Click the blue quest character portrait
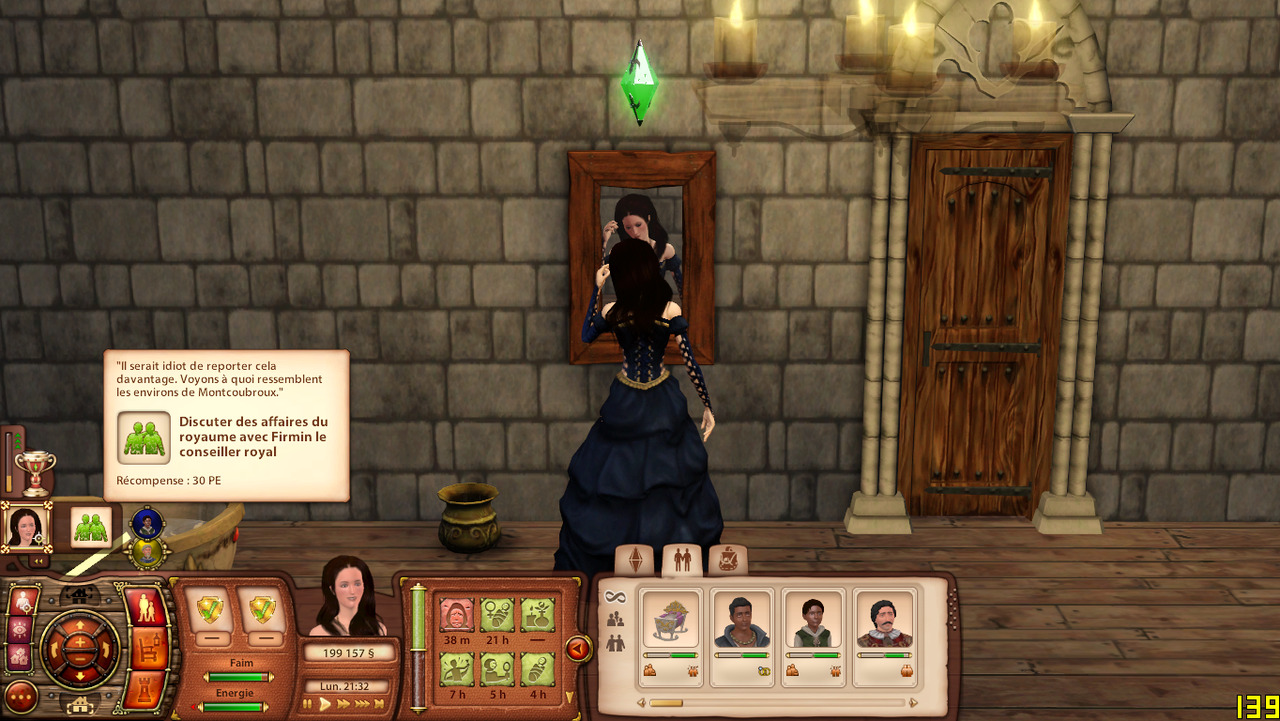 [147, 522]
